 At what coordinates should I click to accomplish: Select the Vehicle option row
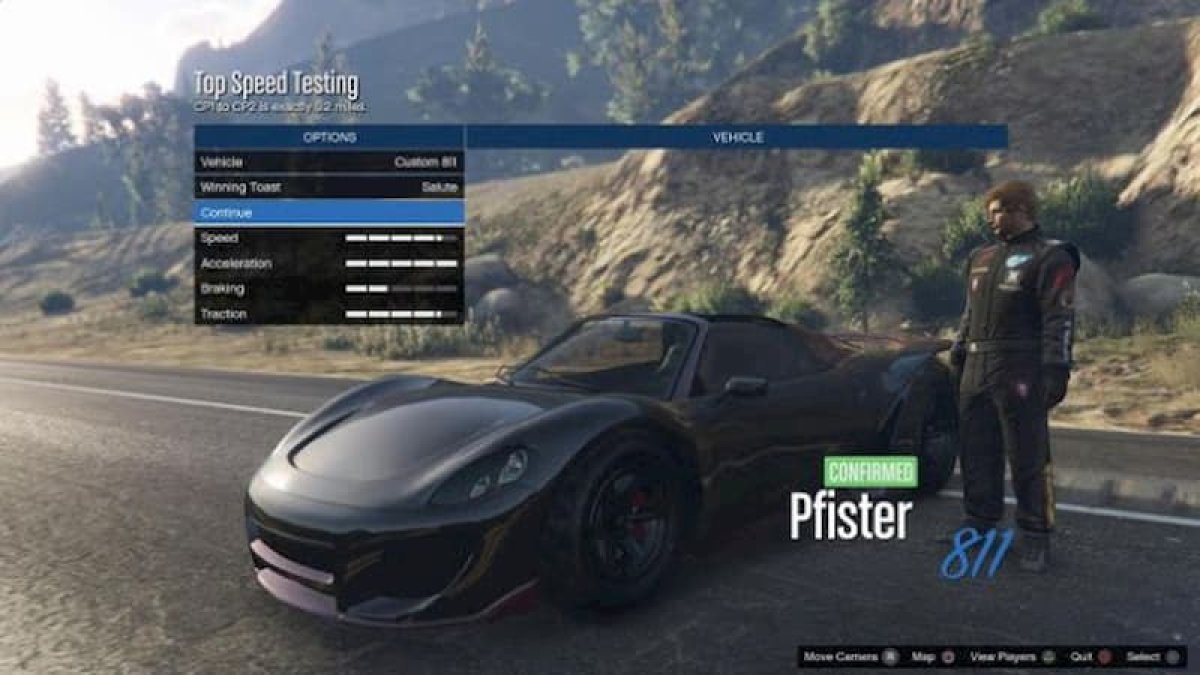coord(329,162)
